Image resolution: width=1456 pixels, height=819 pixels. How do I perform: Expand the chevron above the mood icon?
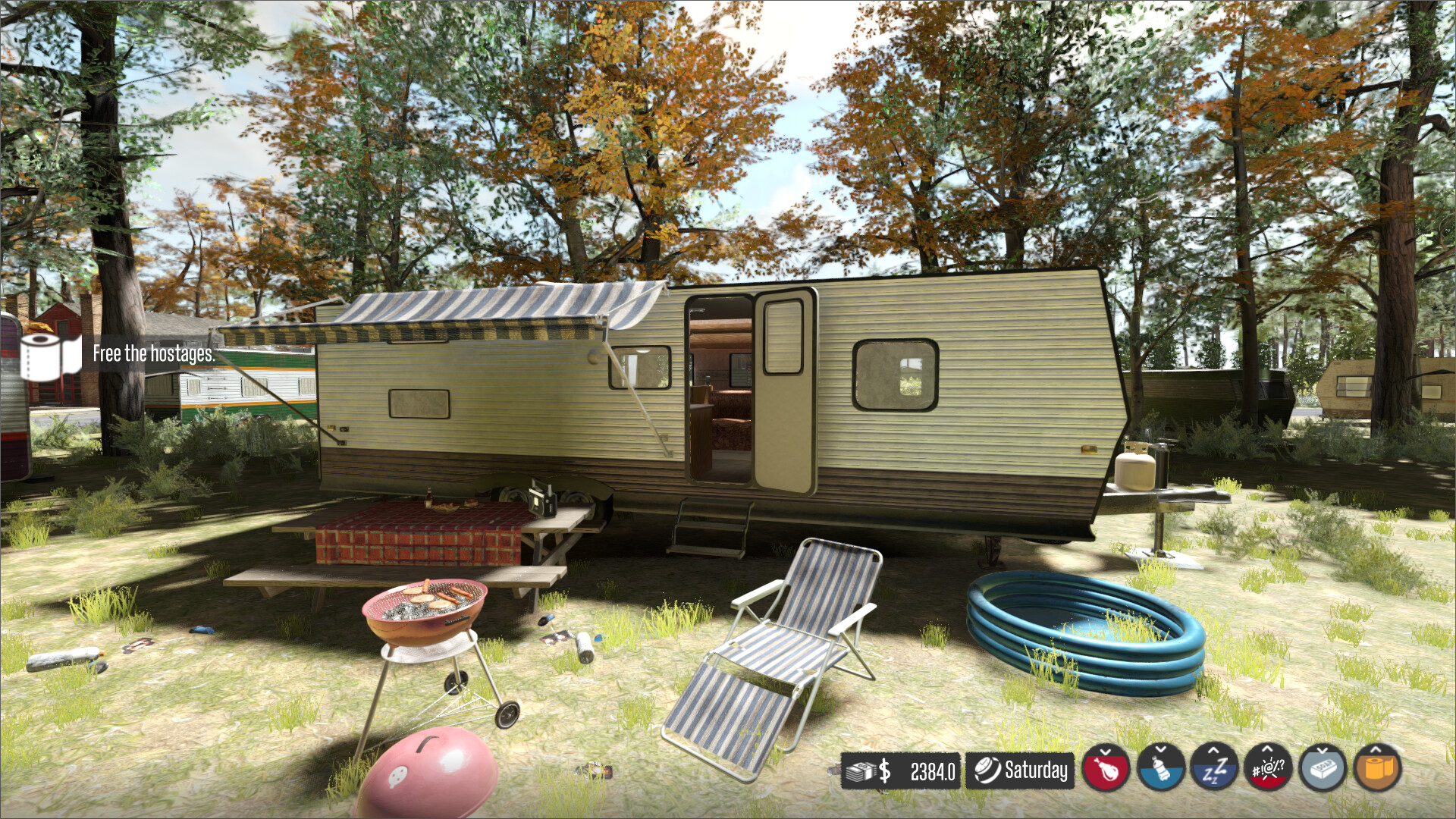click(x=1269, y=749)
